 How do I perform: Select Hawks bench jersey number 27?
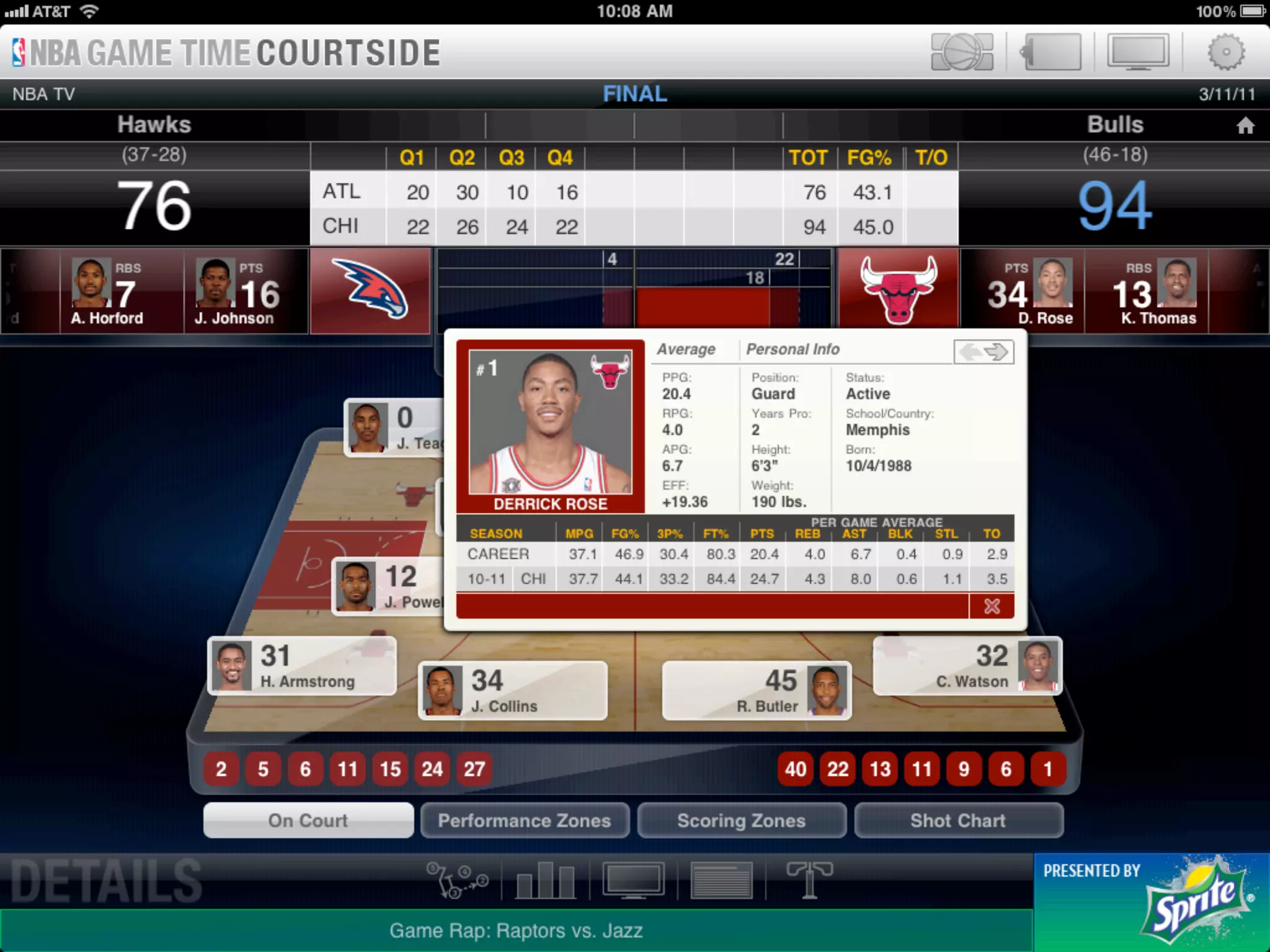474,769
